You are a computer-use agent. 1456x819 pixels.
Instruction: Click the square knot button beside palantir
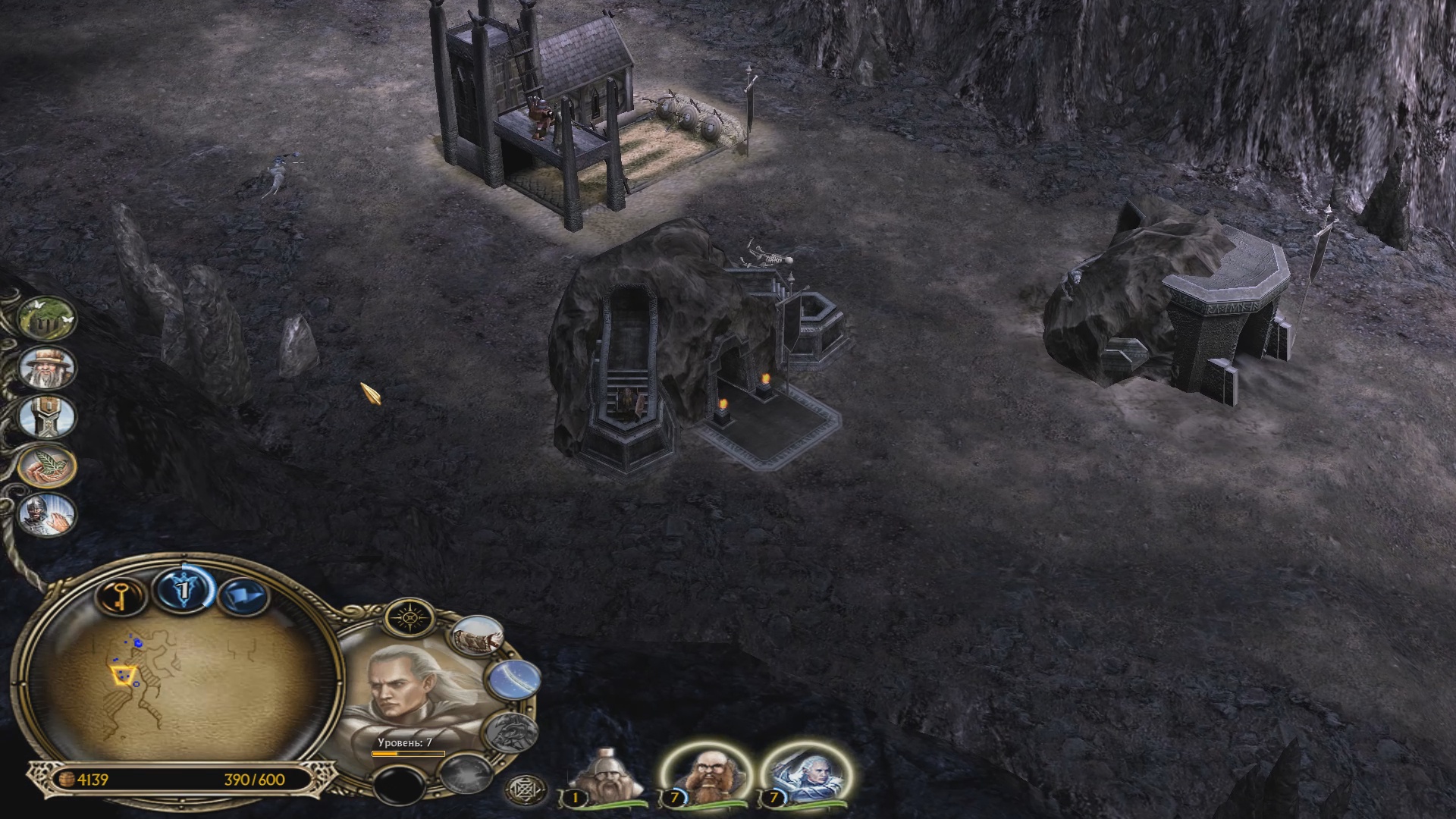coord(523,790)
